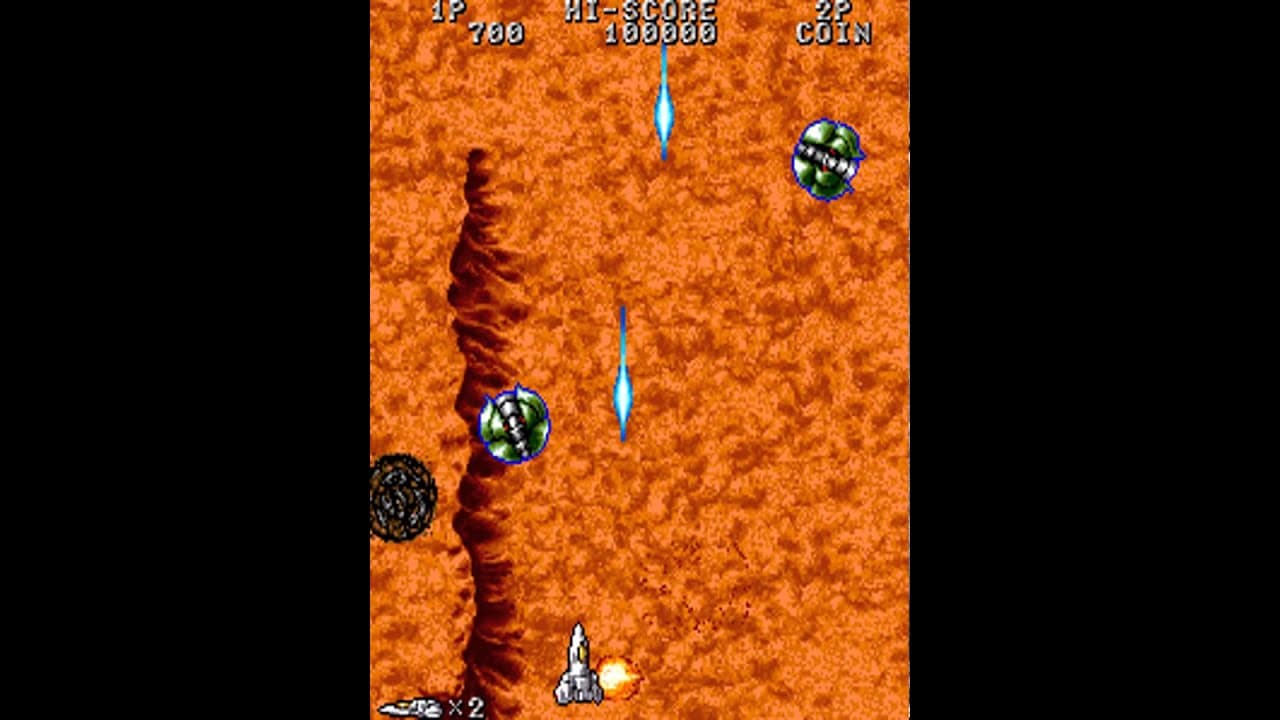Click the small ship icon in the lives counter
Screen dimensions: 1280x720
click(410, 707)
